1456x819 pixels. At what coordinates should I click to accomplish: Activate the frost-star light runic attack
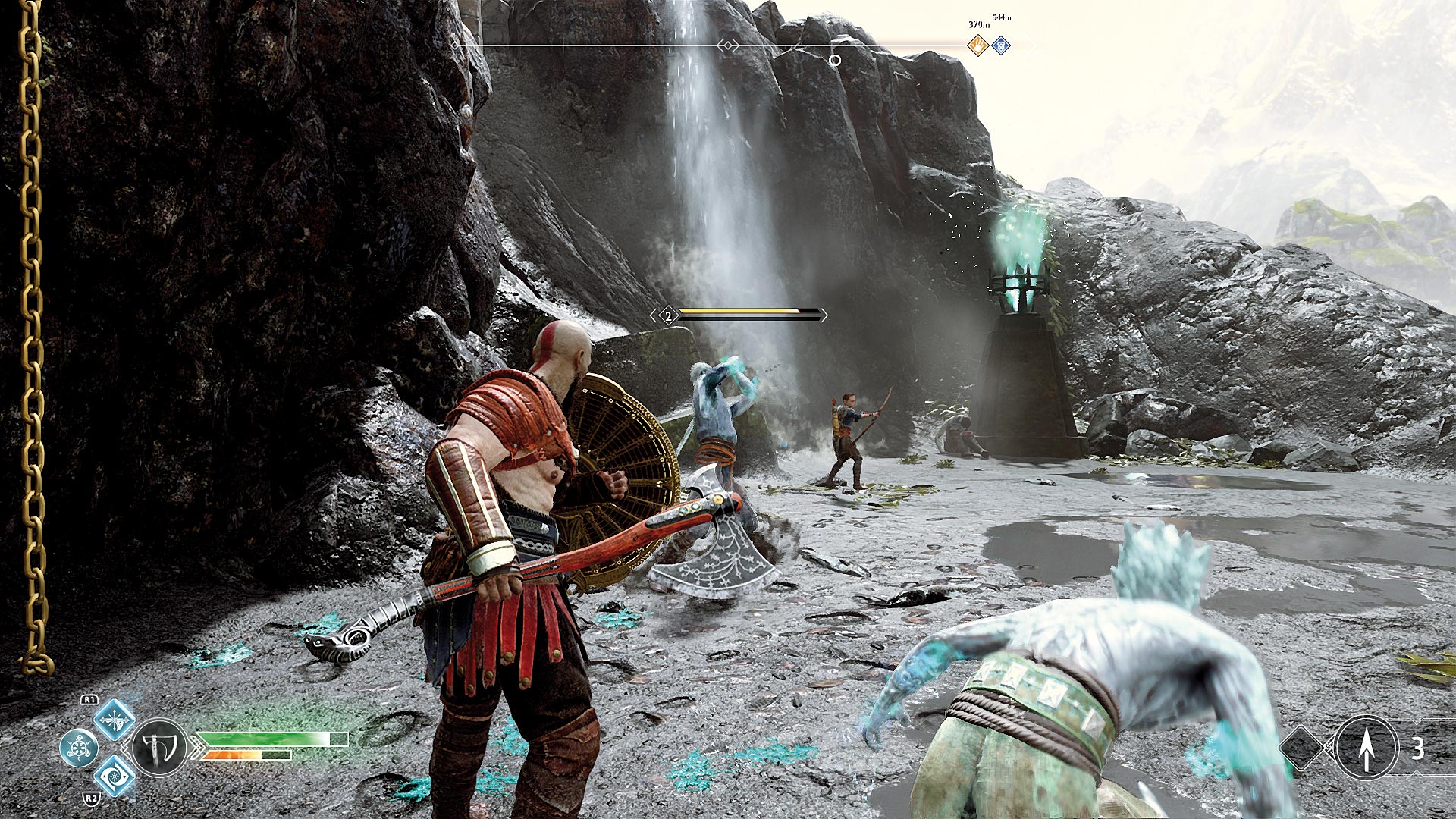115,719
